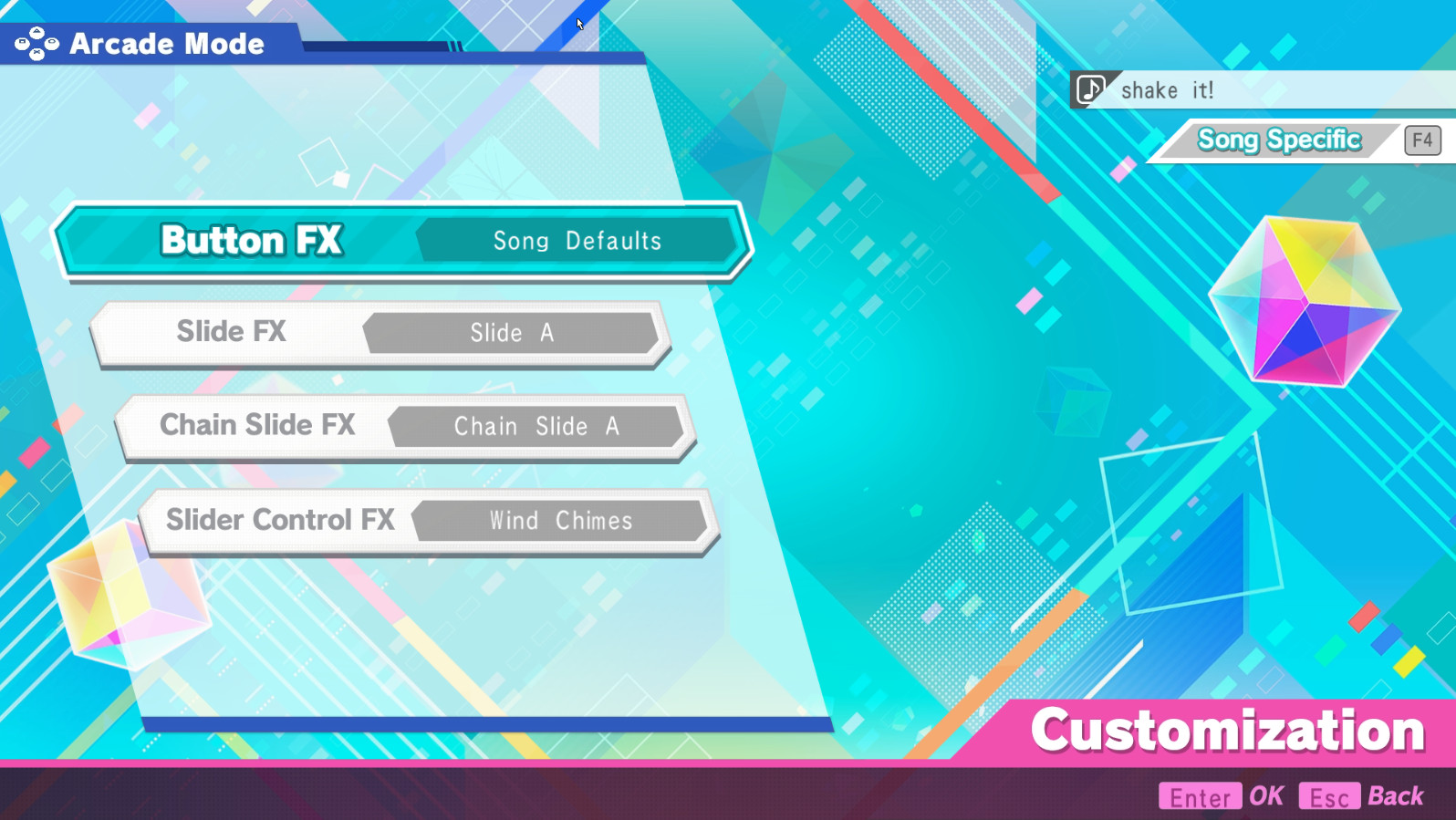Change the Slide A setting for Slide FX
This screenshot has width=1456, height=820.
512,333
